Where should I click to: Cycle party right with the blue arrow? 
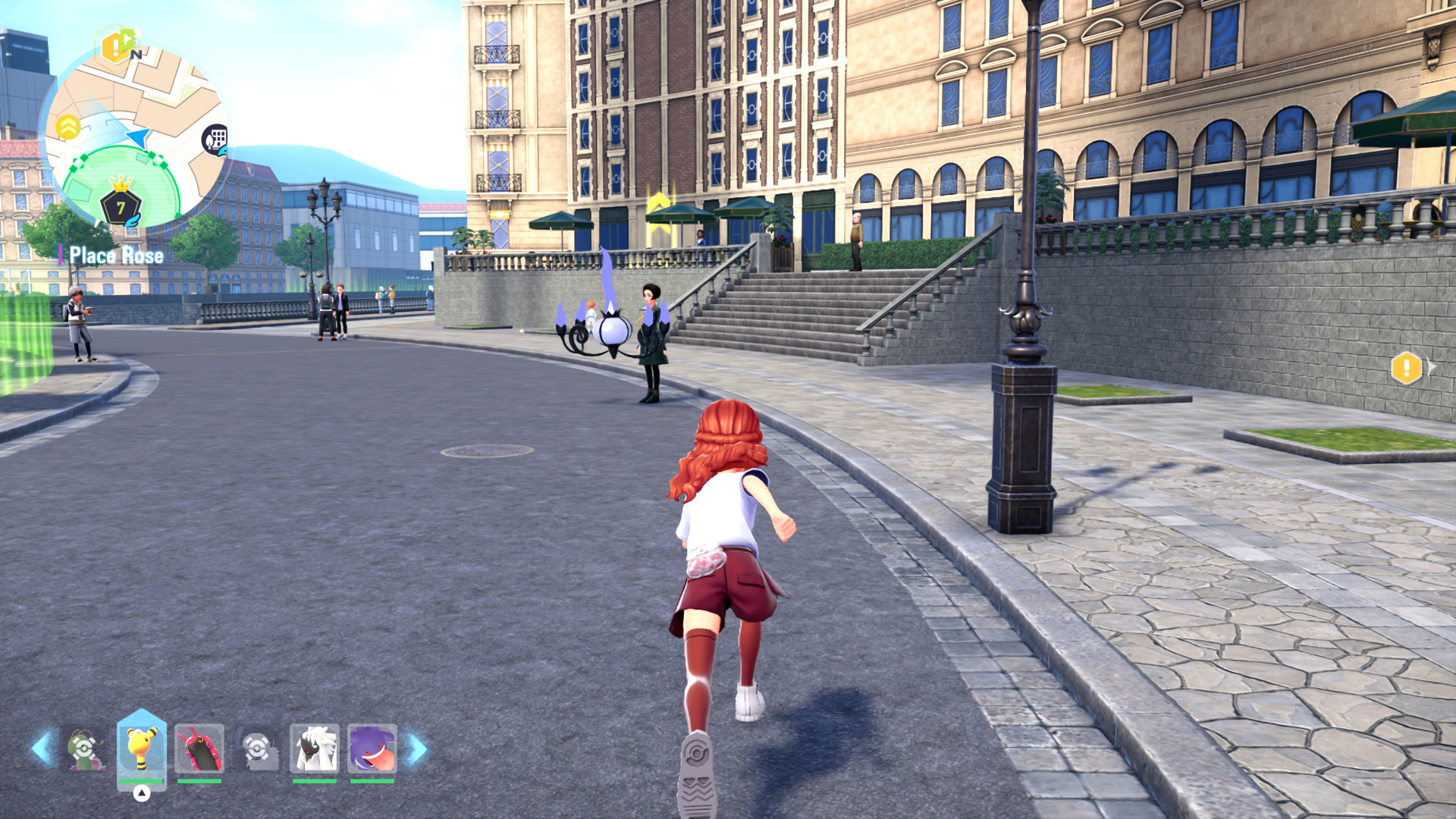point(418,748)
